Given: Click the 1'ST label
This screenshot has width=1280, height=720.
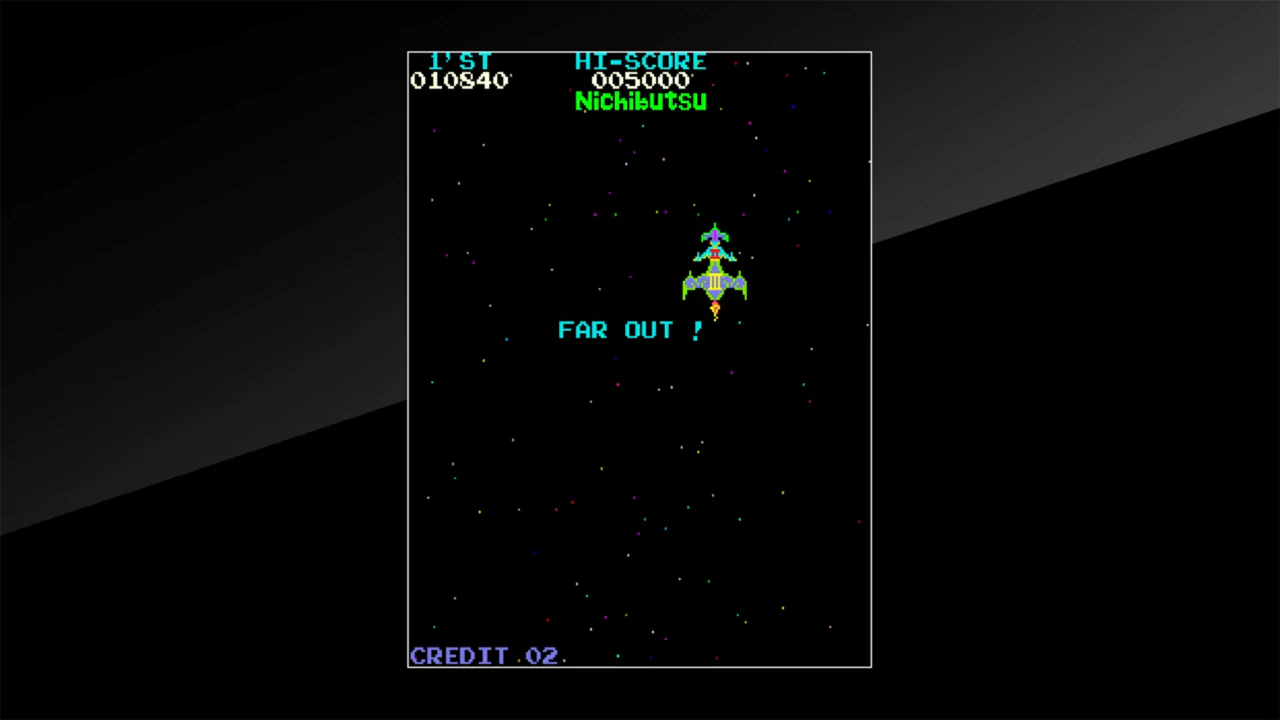Looking at the screenshot, I should coord(461,62).
